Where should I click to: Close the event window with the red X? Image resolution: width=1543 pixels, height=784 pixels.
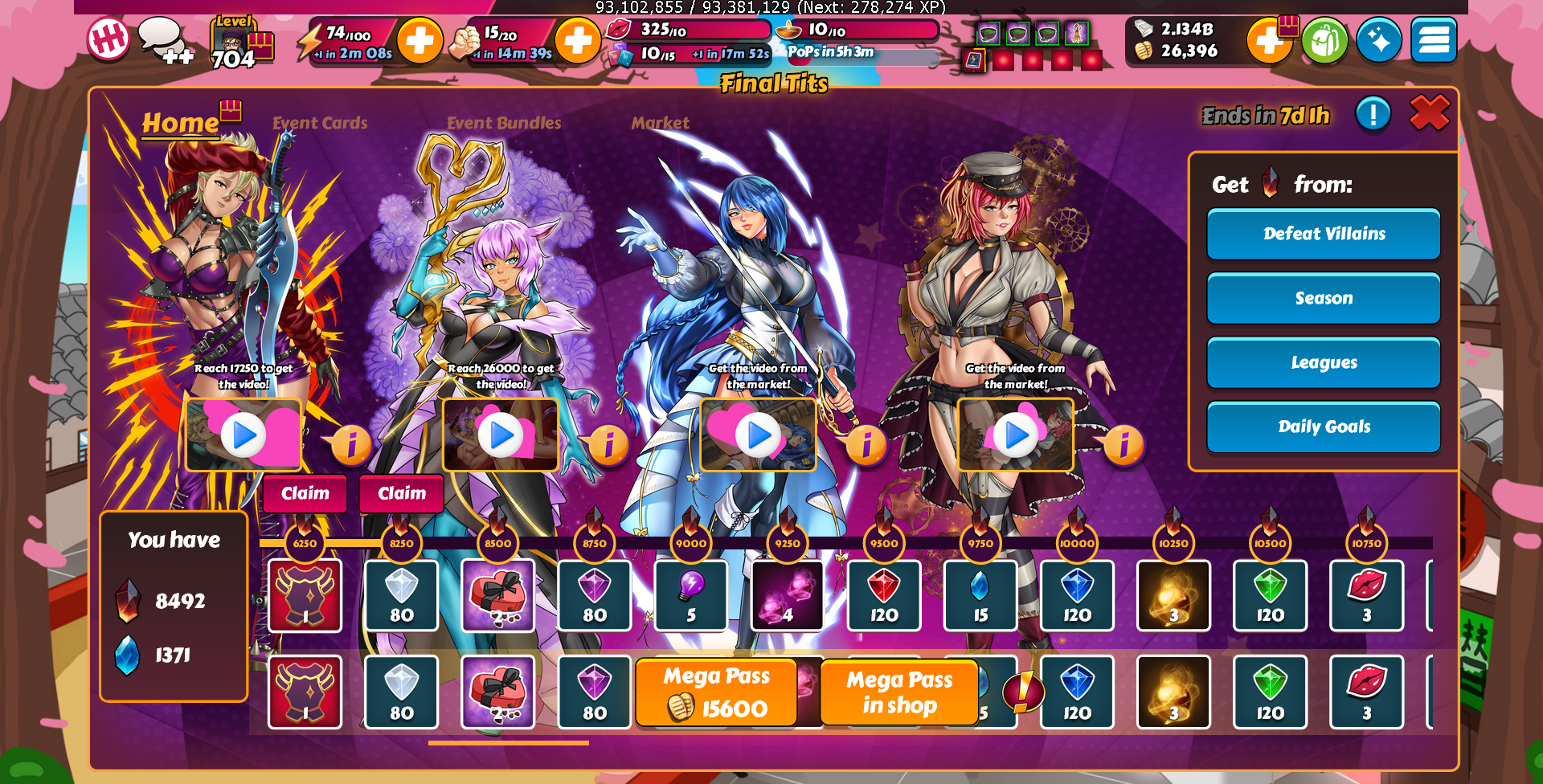pos(1429,113)
